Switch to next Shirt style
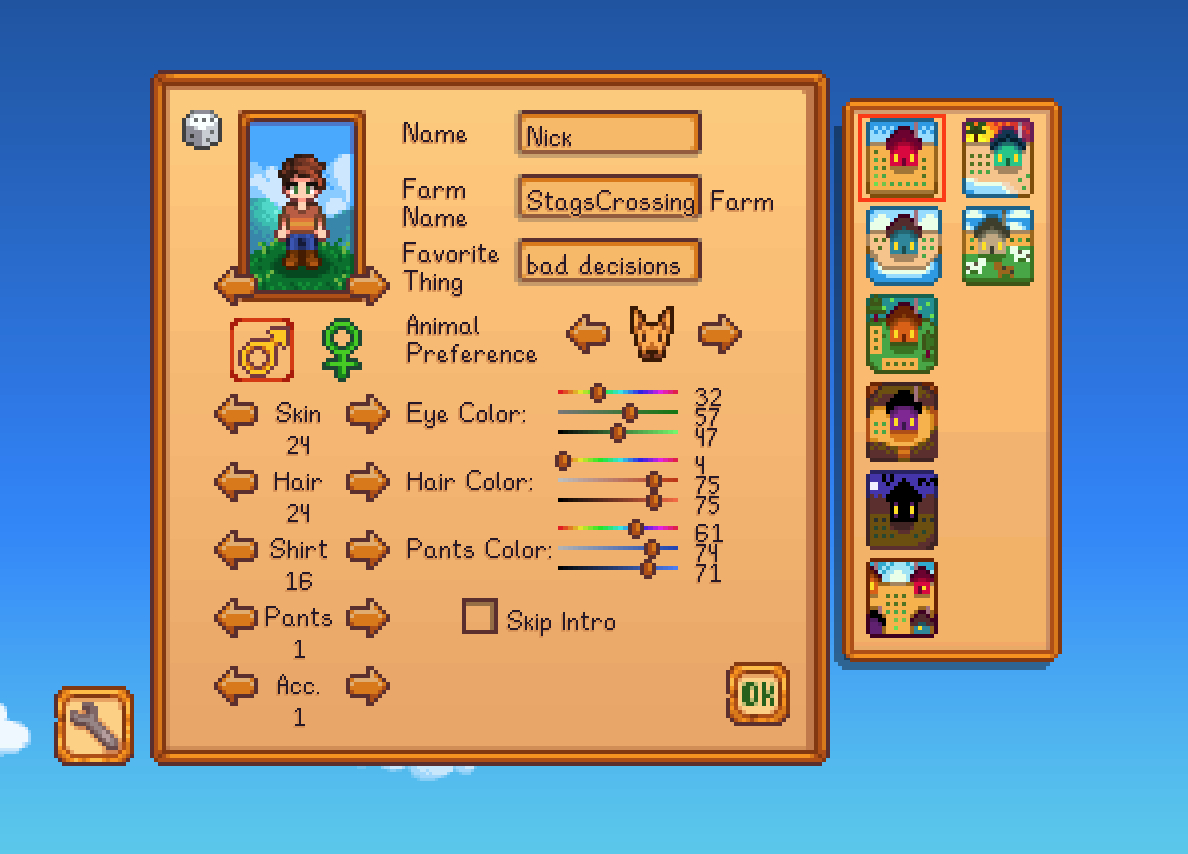The width and height of the screenshot is (1188, 854). click(367, 549)
